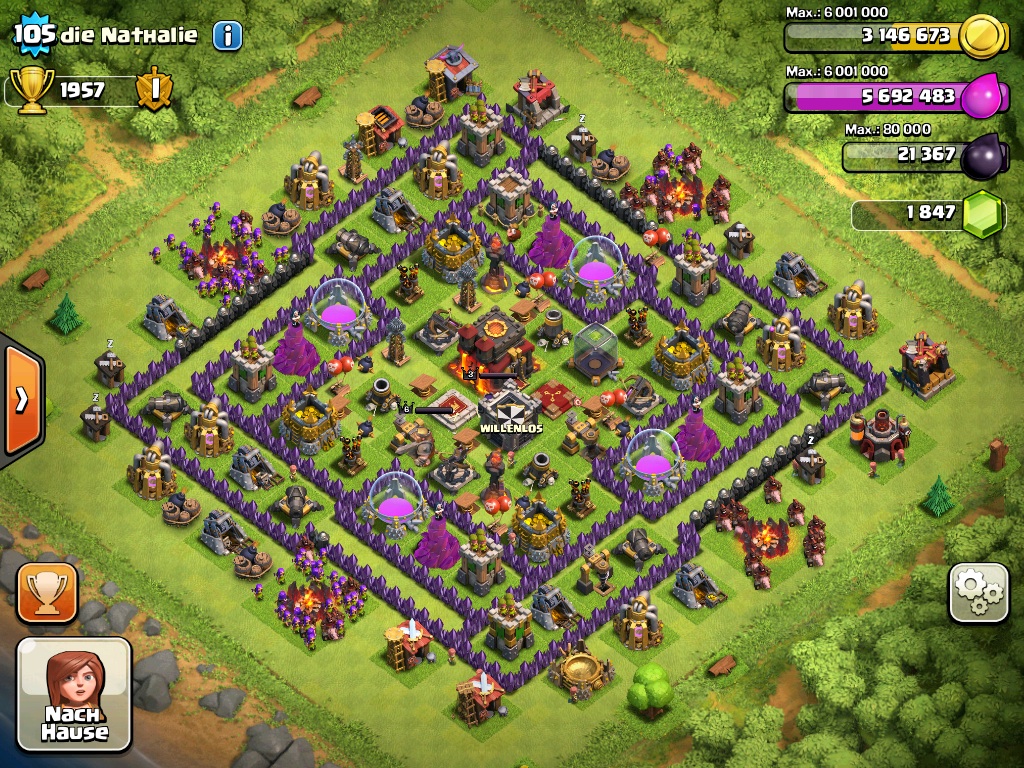
Task: Show player info via blue i button
Action: 227,36
